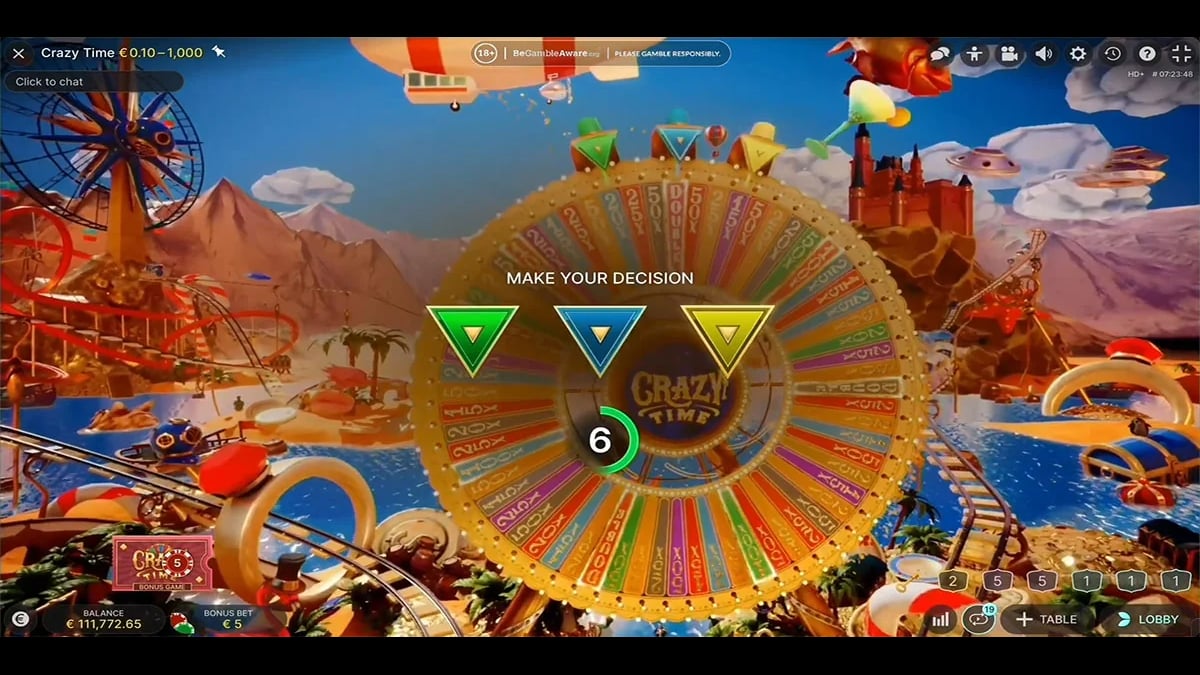Show the game history clock icon
Screen dimensions: 1200x675
(x=1113, y=54)
